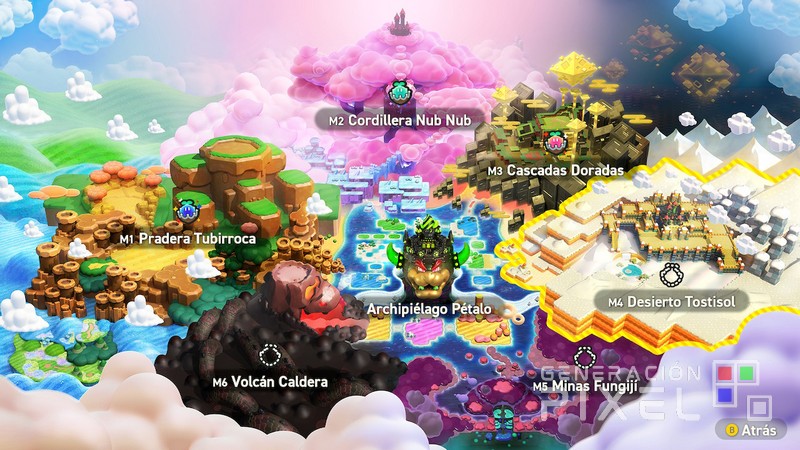Choose the M2 Cordillera Nub Nub world

point(400,119)
